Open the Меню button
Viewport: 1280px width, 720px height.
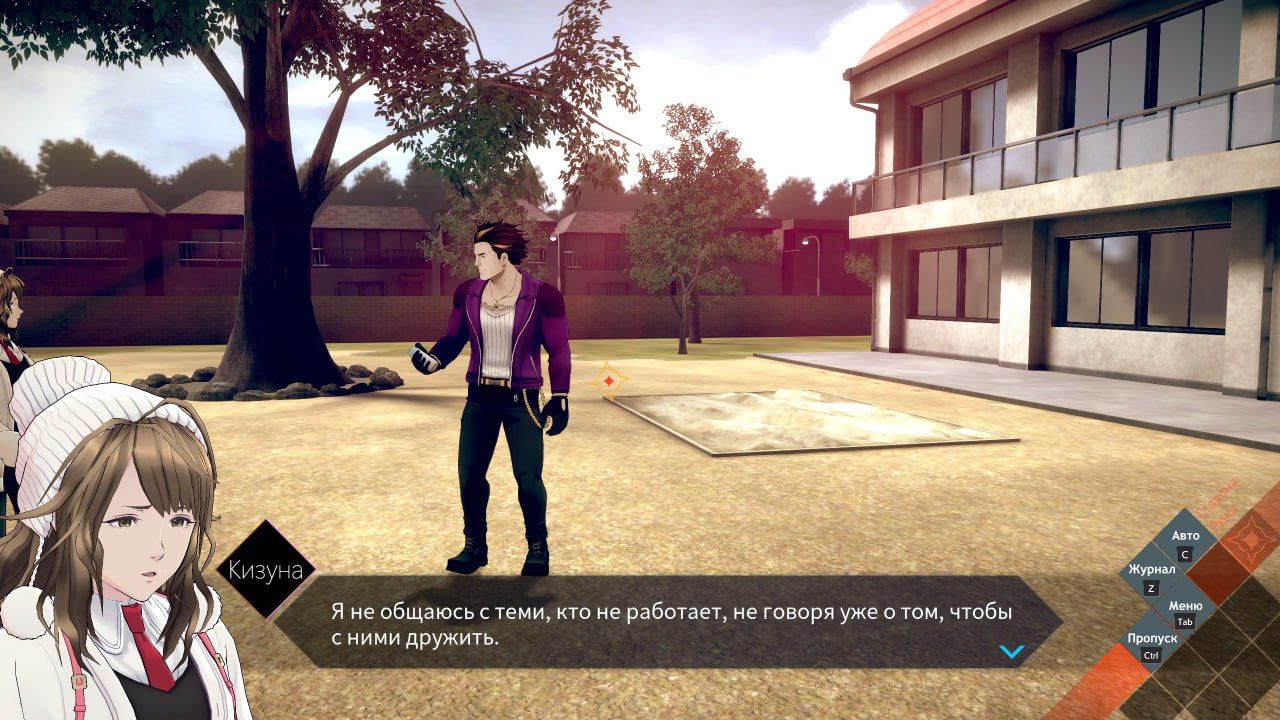(1185, 612)
